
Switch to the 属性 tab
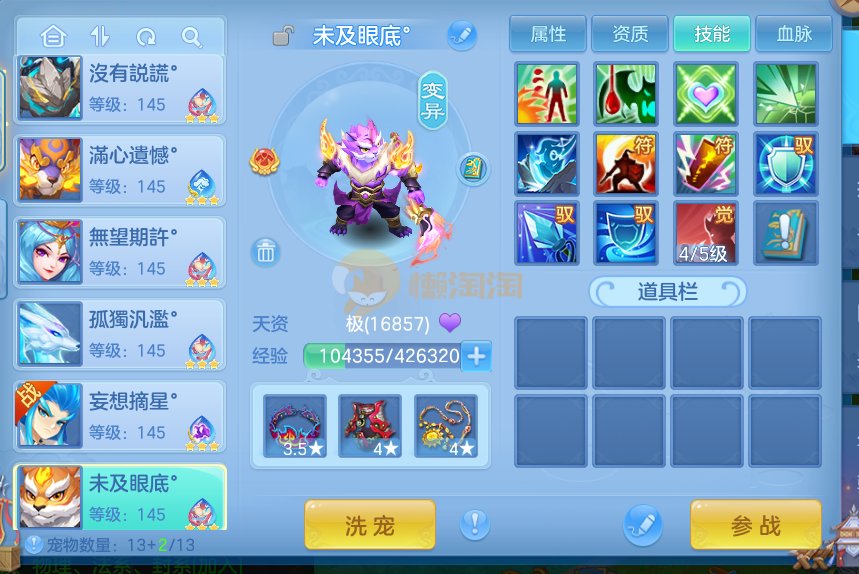548,34
